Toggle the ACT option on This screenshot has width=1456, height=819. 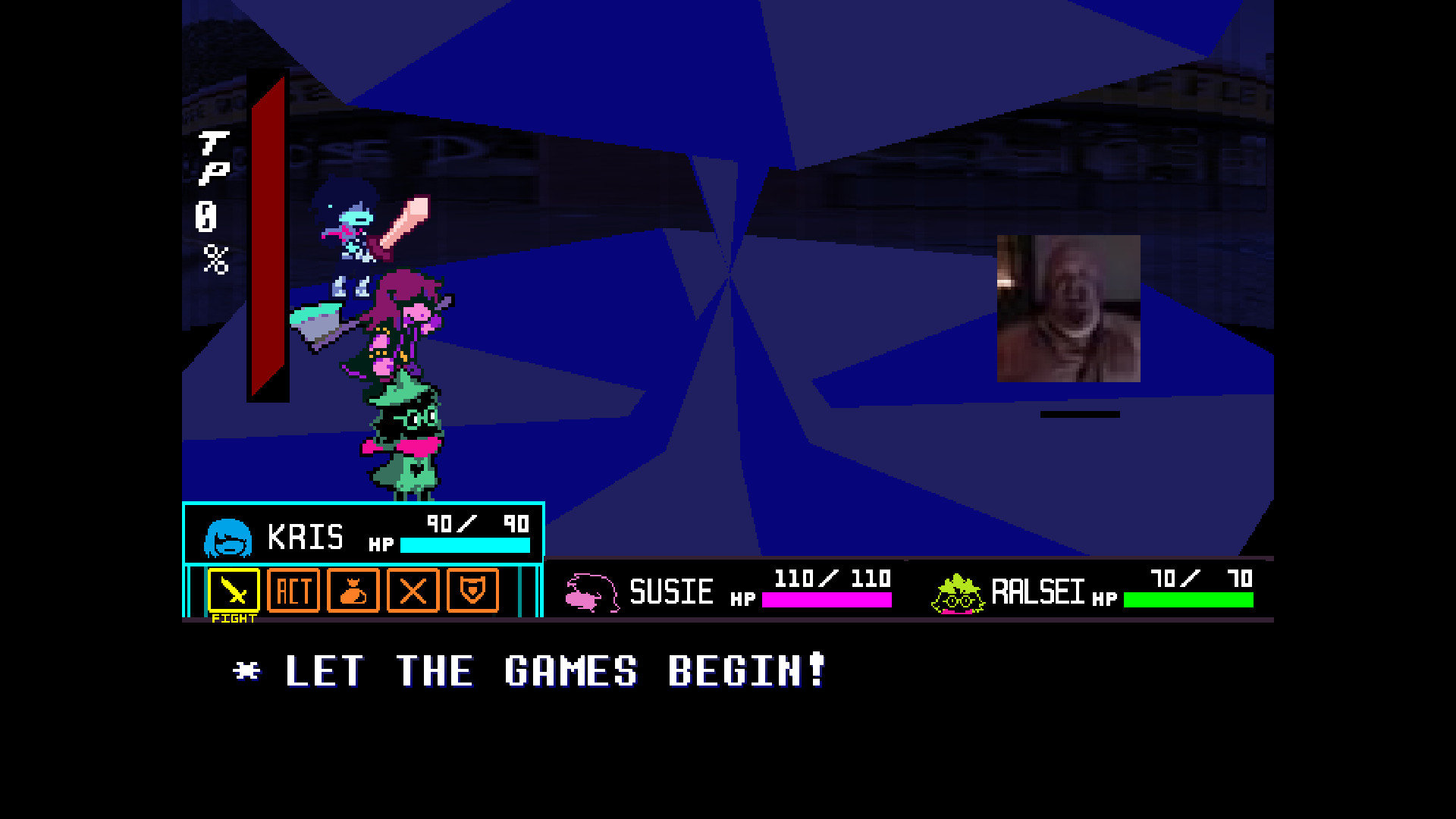(x=293, y=592)
